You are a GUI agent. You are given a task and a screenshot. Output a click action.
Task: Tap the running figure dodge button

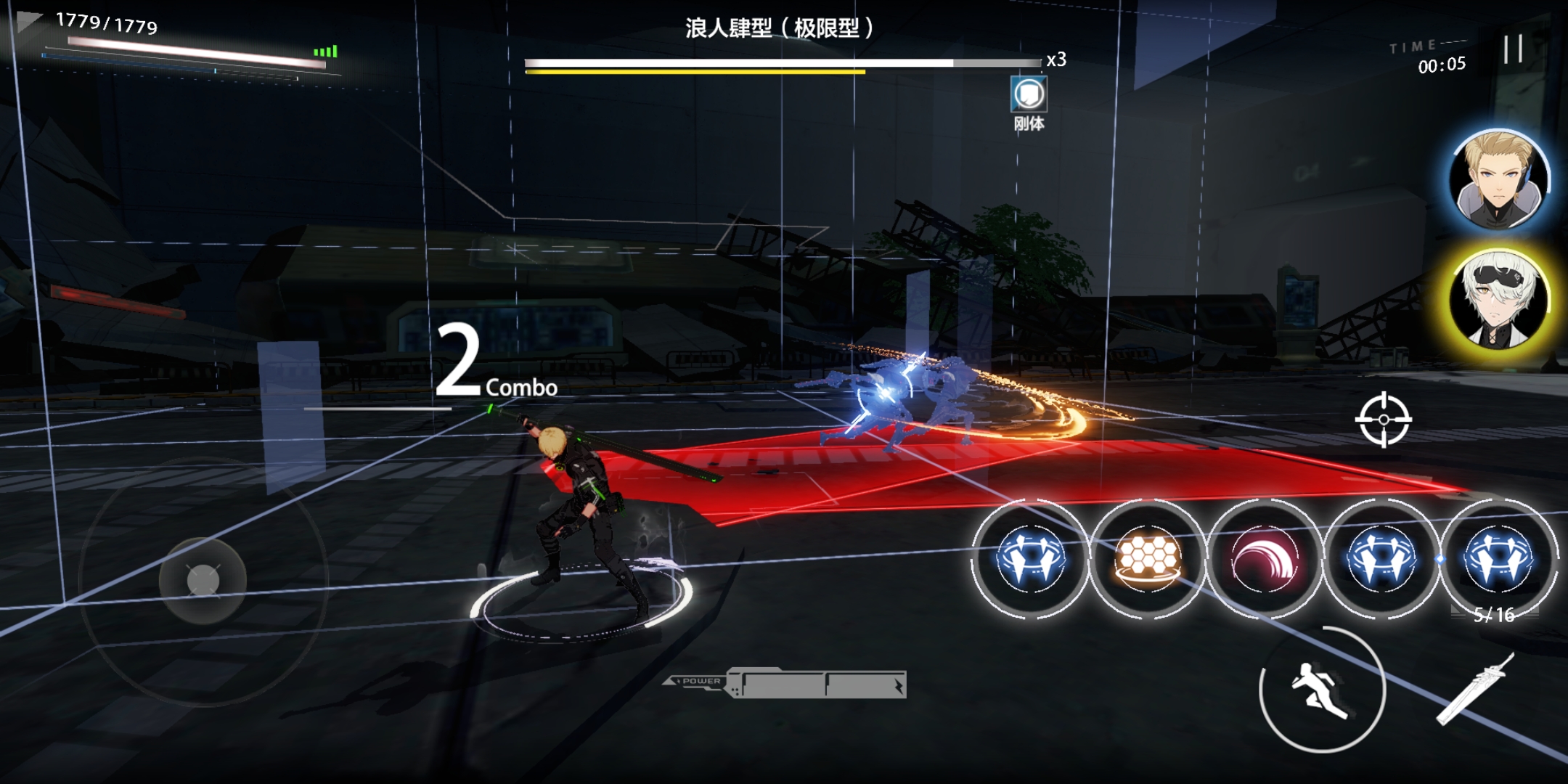click(1321, 690)
